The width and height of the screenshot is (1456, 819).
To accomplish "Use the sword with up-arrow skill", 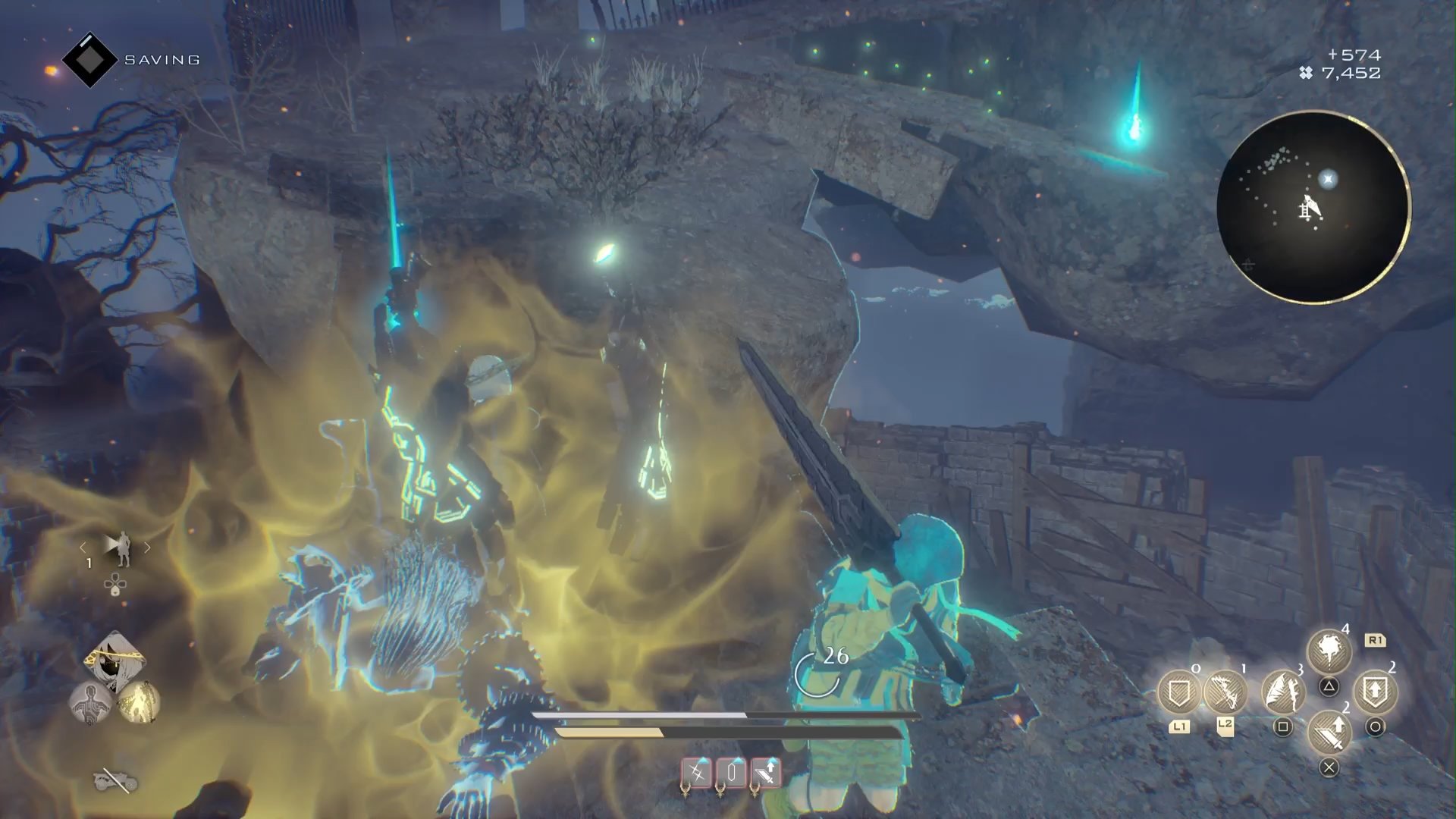I will 1329,731.
